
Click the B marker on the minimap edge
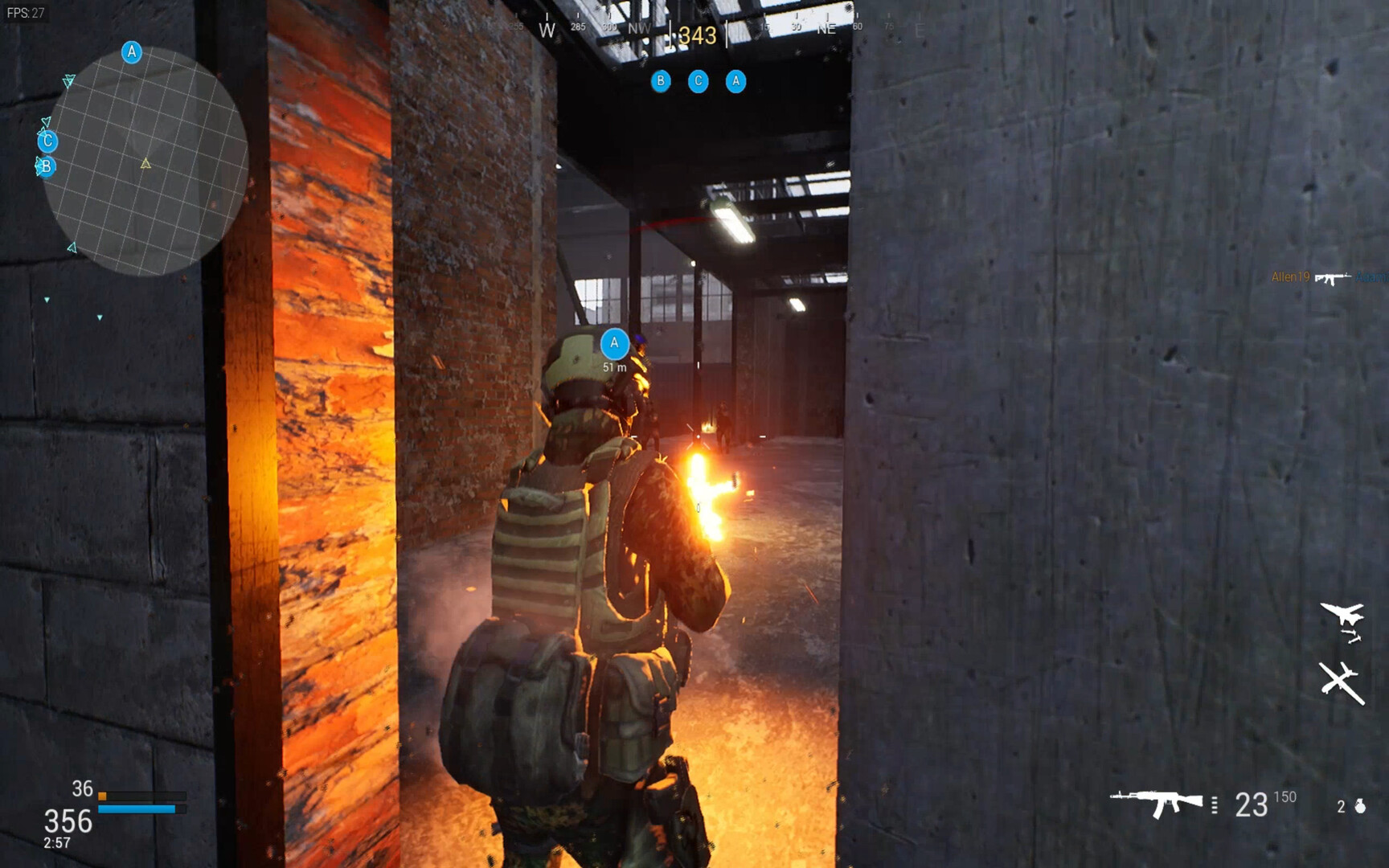(46, 166)
